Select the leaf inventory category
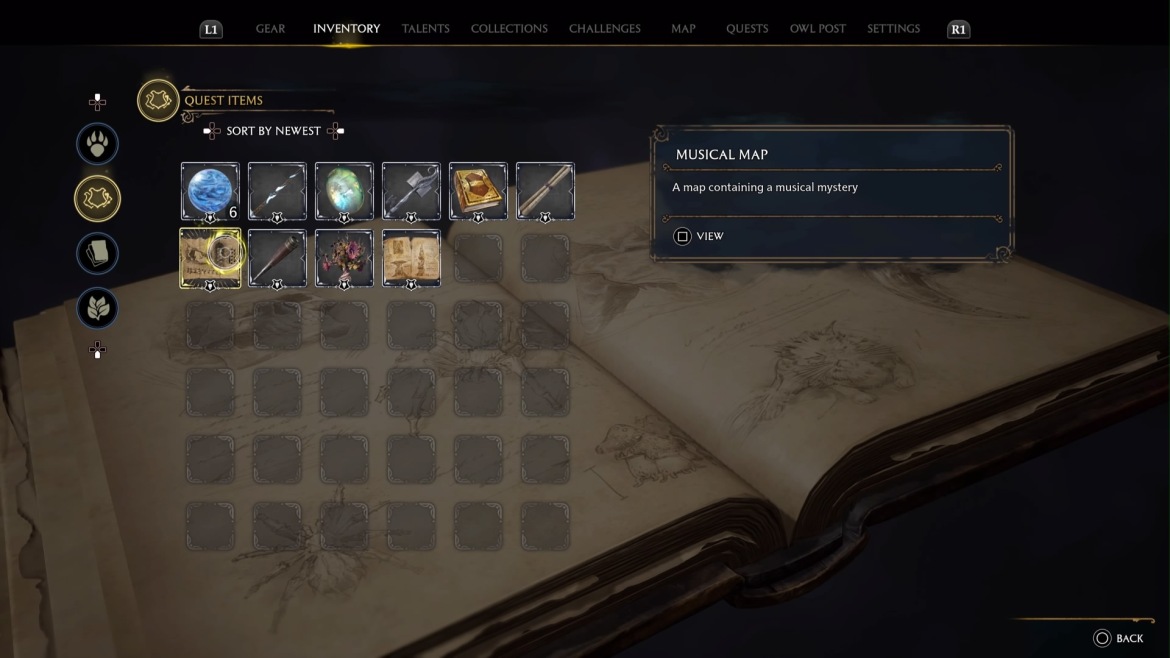1170x658 pixels. (98, 309)
